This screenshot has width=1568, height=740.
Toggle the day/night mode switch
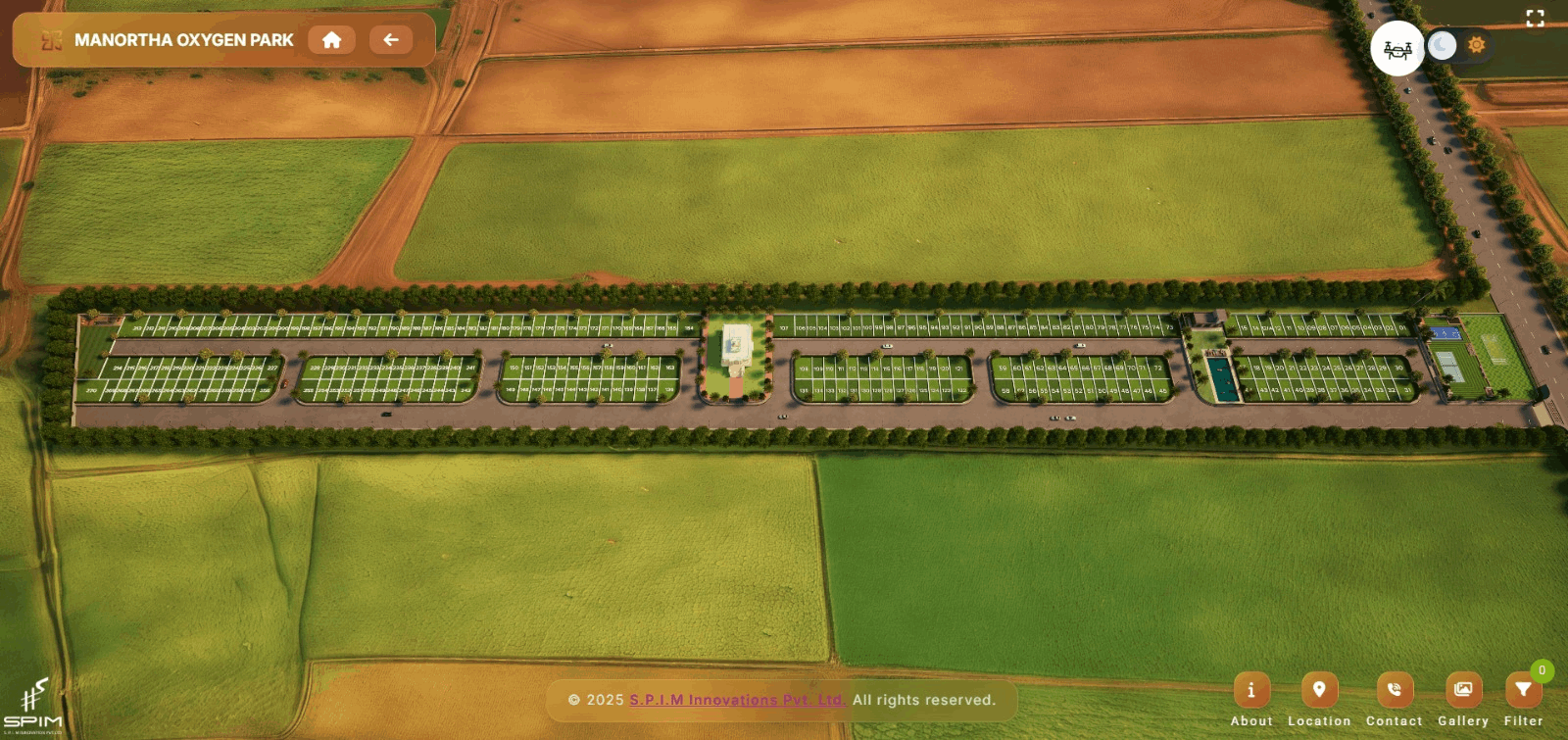[x=1458, y=45]
